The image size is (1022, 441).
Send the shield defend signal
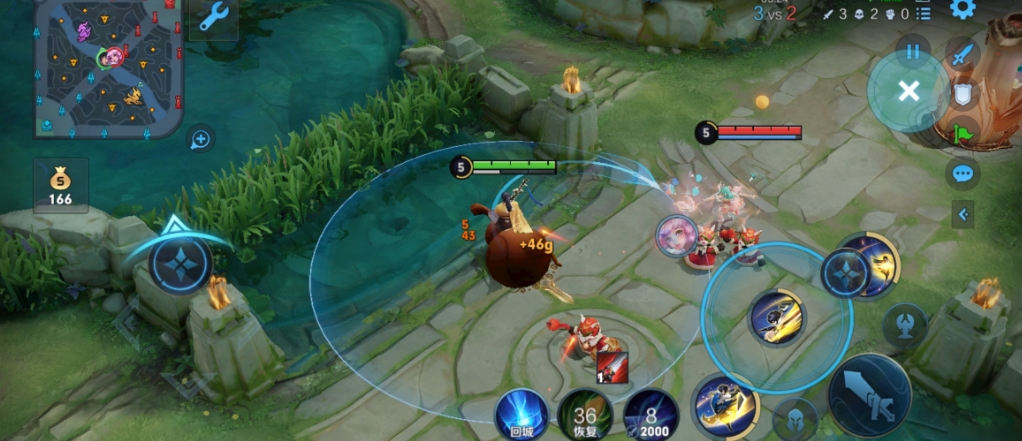pyautogui.click(x=962, y=94)
